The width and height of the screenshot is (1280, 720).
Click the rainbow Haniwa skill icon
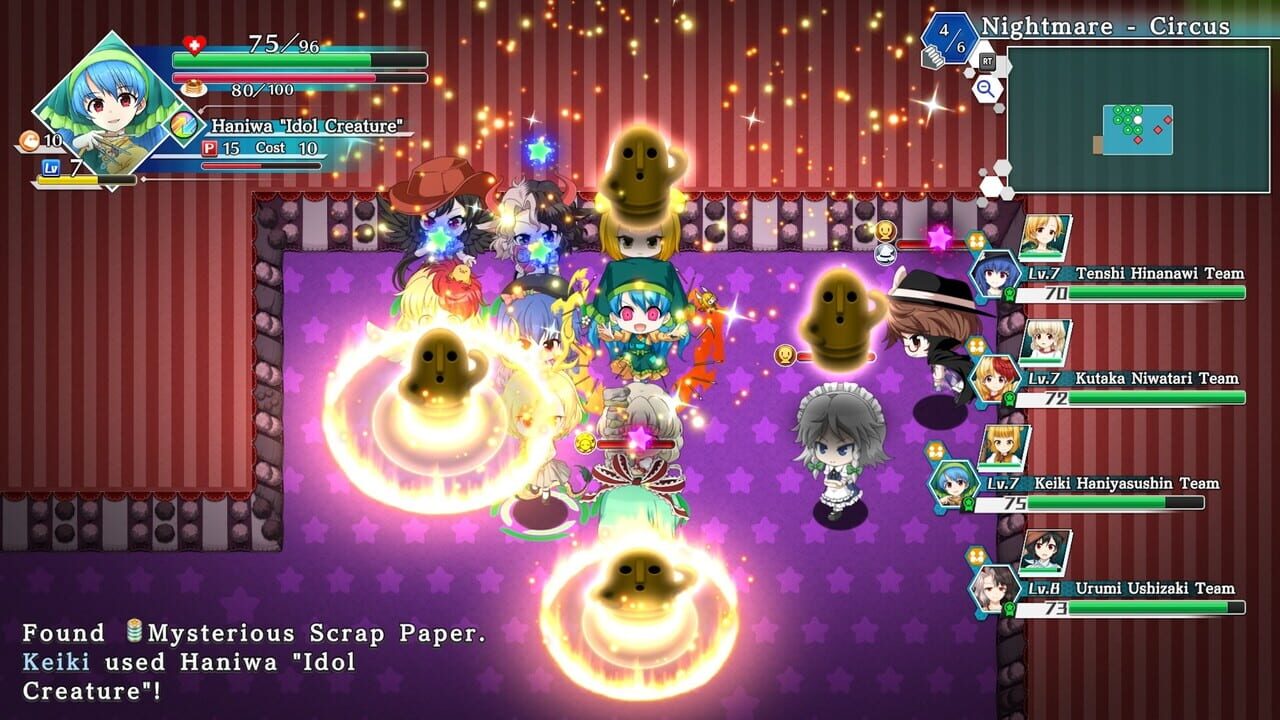(181, 124)
